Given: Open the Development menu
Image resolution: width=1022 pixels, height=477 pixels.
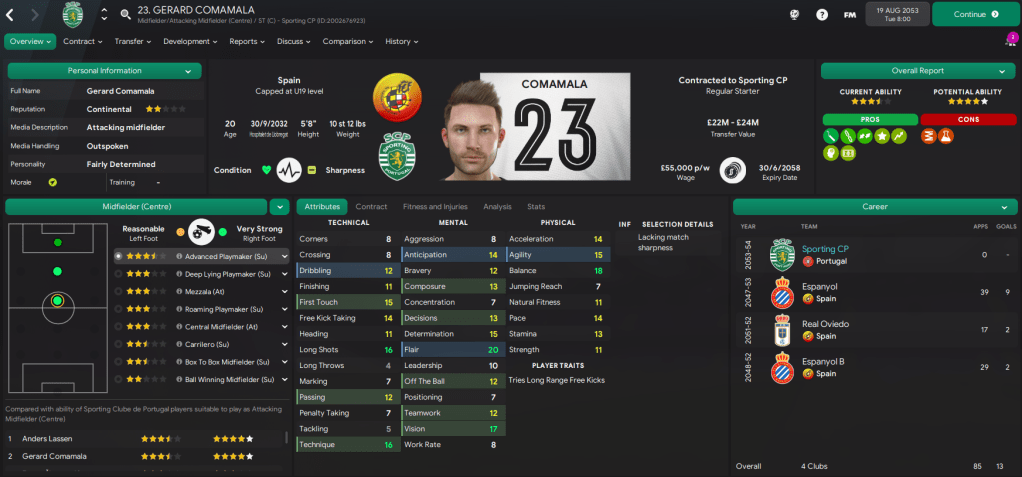Looking at the screenshot, I should (190, 42).
